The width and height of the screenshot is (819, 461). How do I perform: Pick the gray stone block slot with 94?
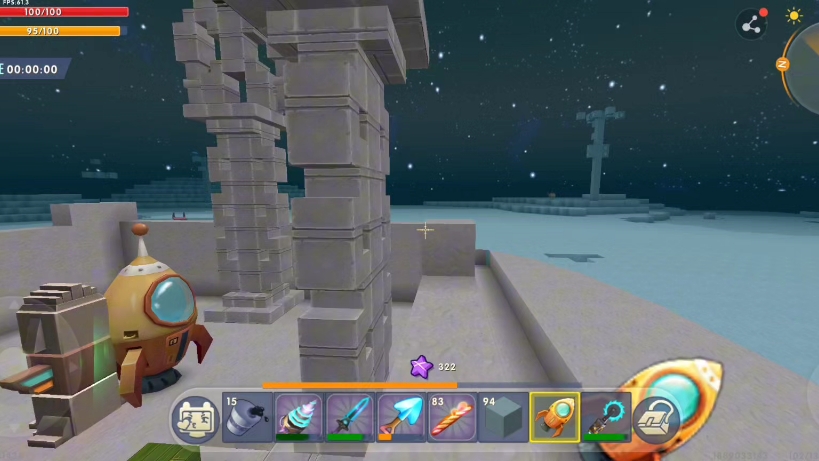tap(503, 416)
